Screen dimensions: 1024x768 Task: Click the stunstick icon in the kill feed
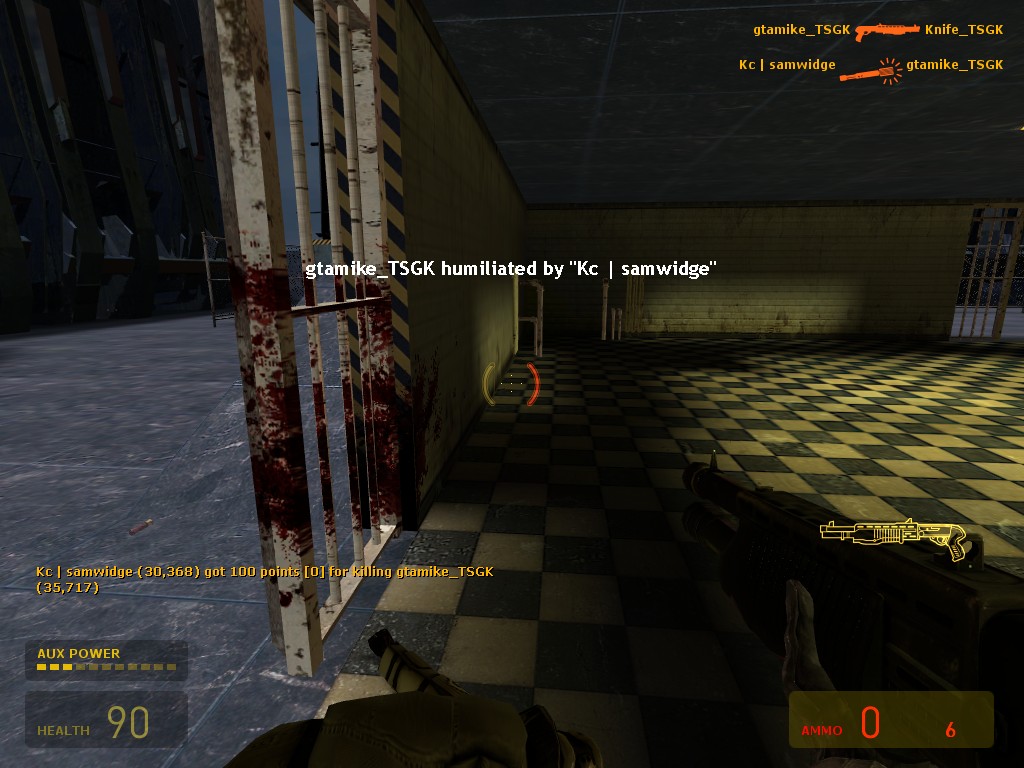click(x=871, y=69)
